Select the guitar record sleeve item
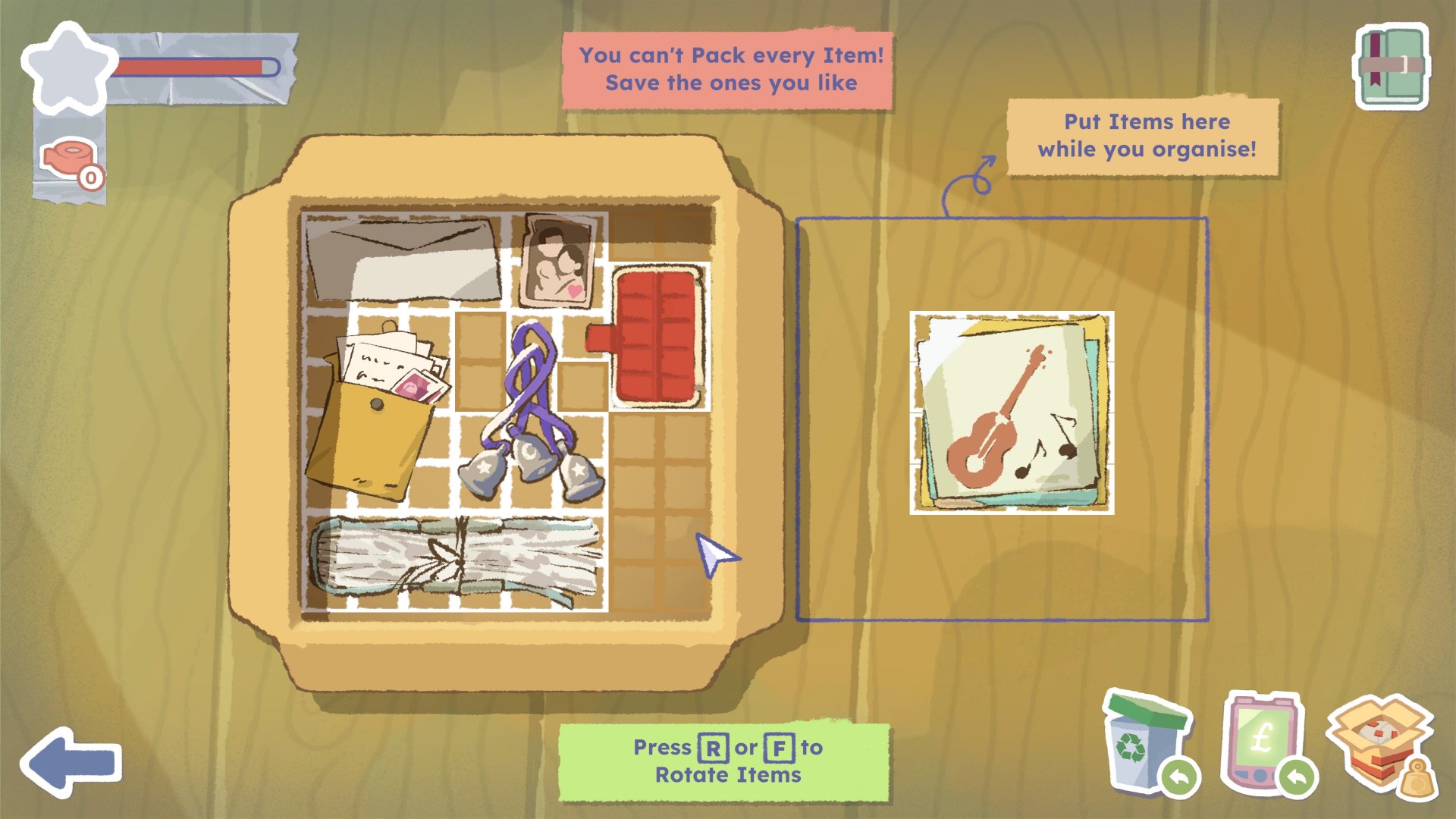This screenshot has height=819, width=1456. [1012, 413]
